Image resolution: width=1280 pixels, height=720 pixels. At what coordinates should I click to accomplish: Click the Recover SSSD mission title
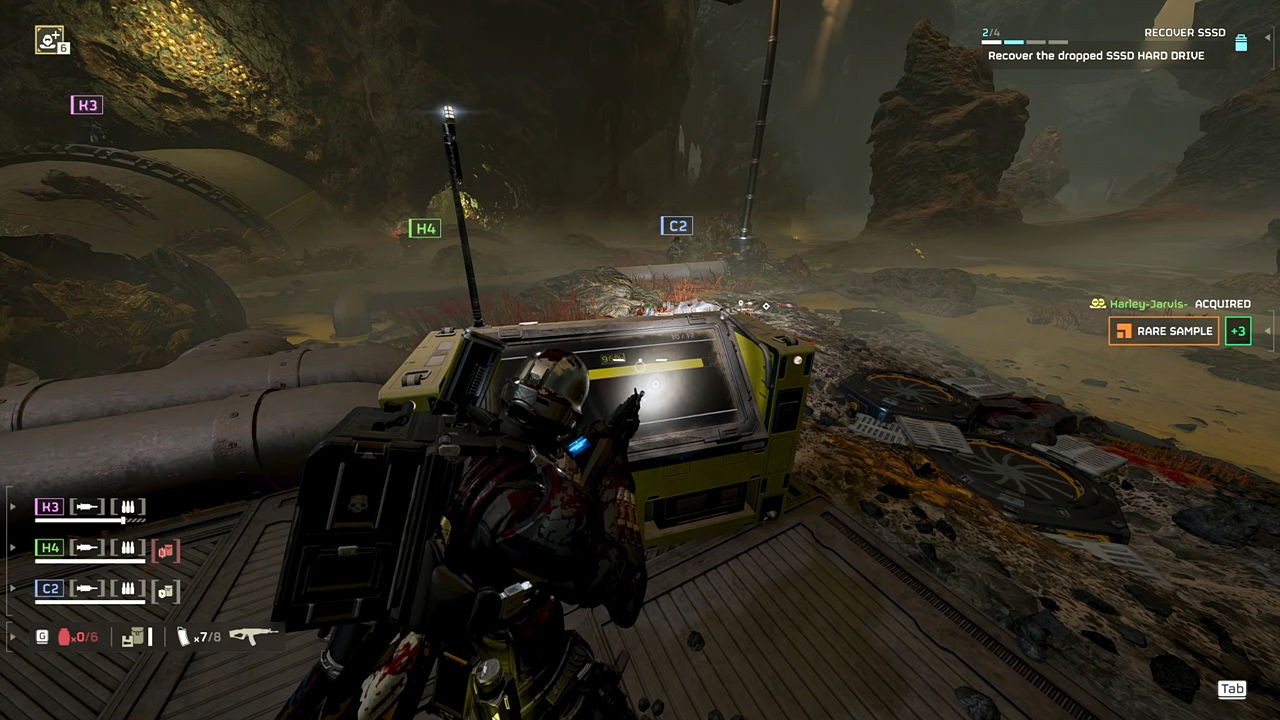[x=1184, y=31]
